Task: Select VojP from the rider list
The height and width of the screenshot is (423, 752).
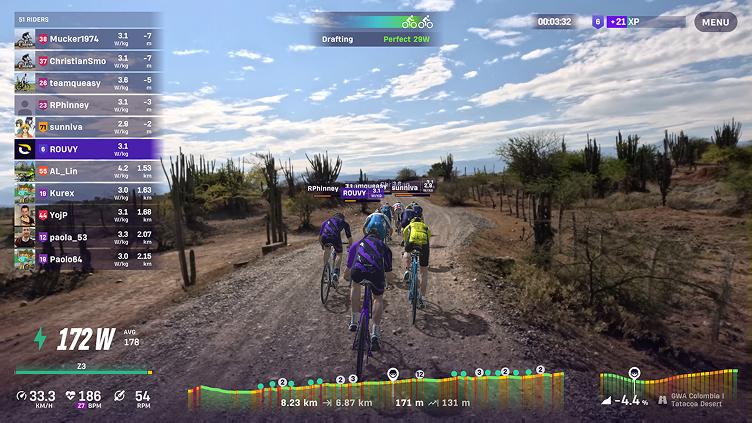Action: (88, 214)
